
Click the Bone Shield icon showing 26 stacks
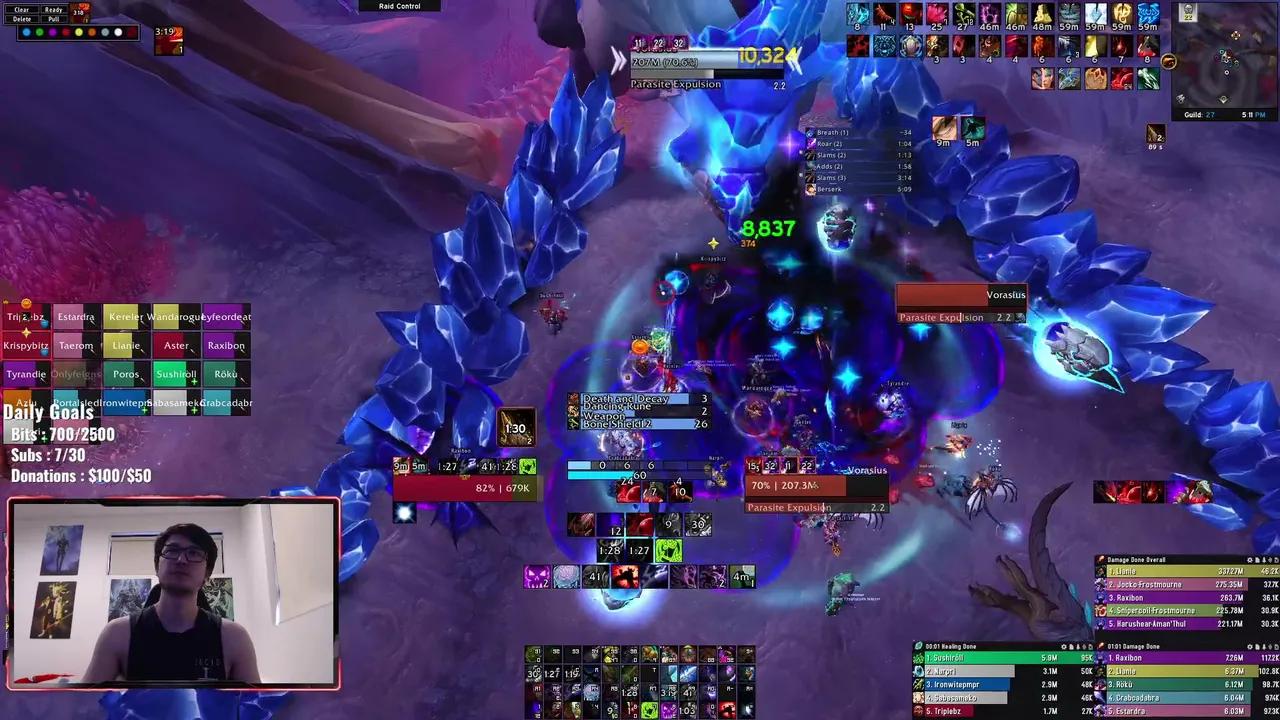coord(575,424)
